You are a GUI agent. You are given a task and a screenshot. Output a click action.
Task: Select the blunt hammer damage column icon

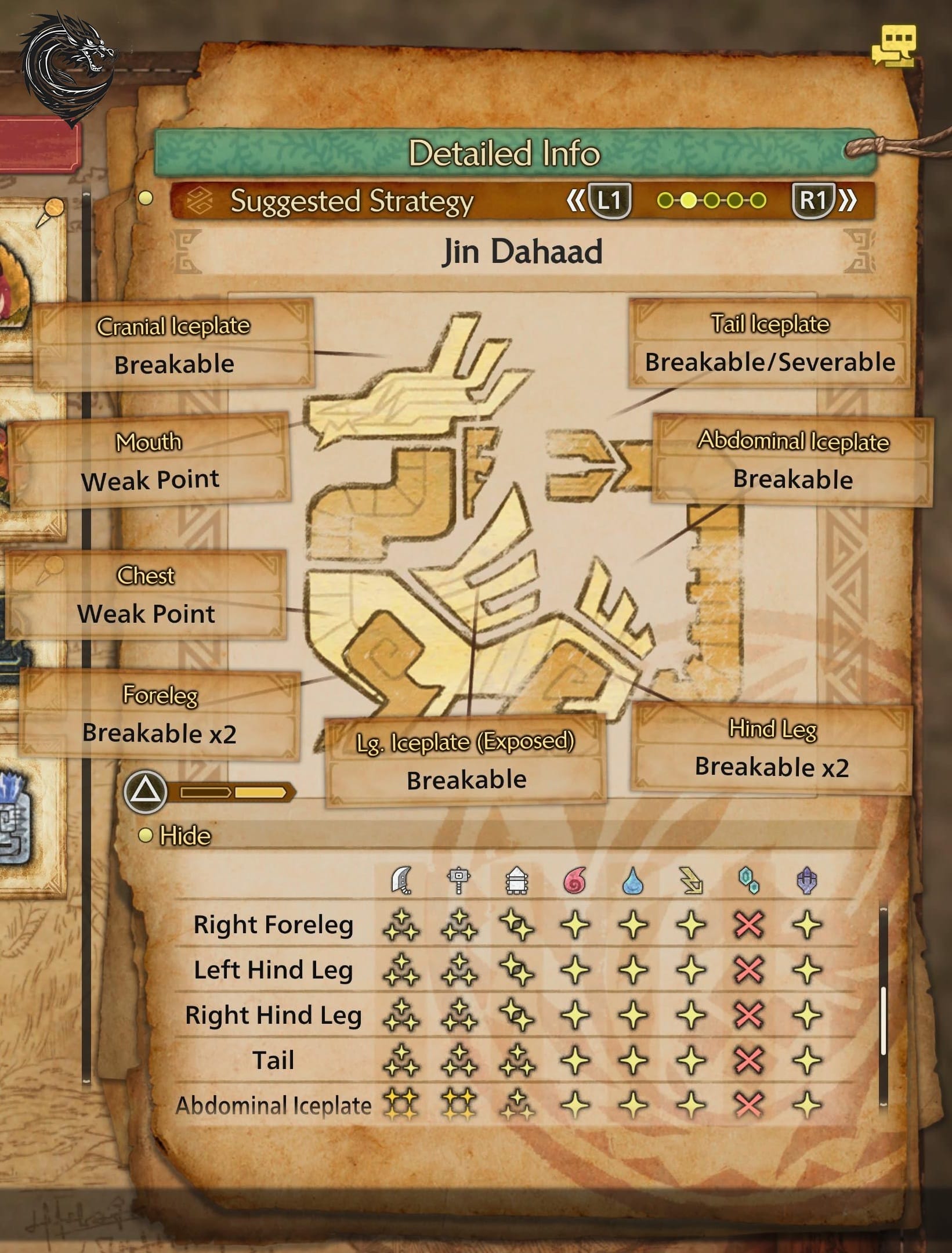pyautogui.click(x=458, y=881)
